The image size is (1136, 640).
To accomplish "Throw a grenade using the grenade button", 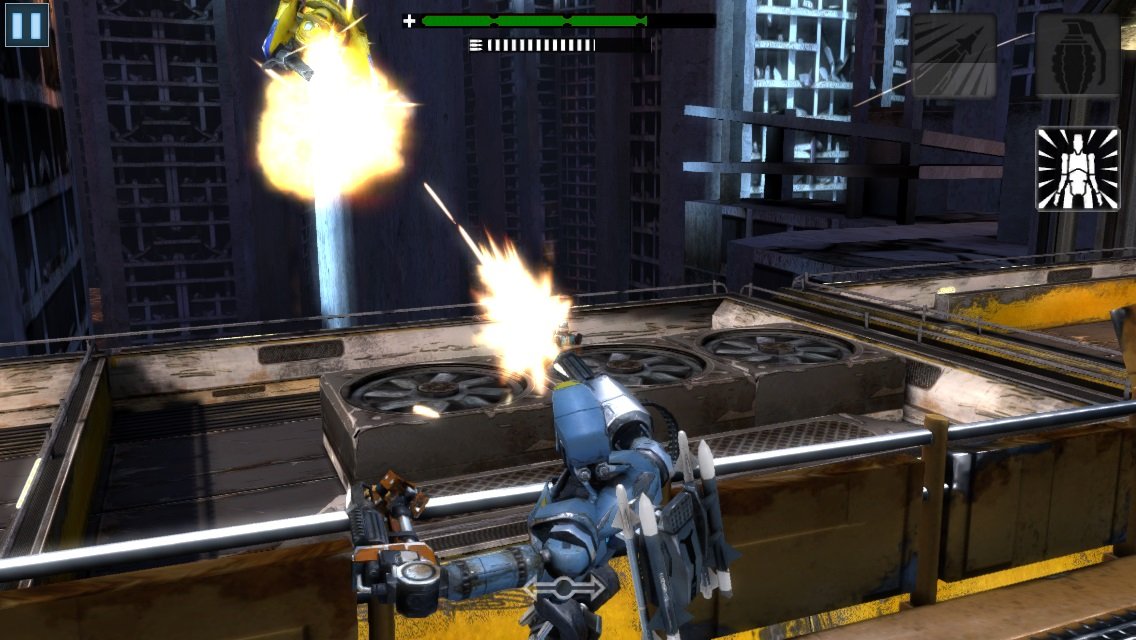I will [x=1077, y=55].
